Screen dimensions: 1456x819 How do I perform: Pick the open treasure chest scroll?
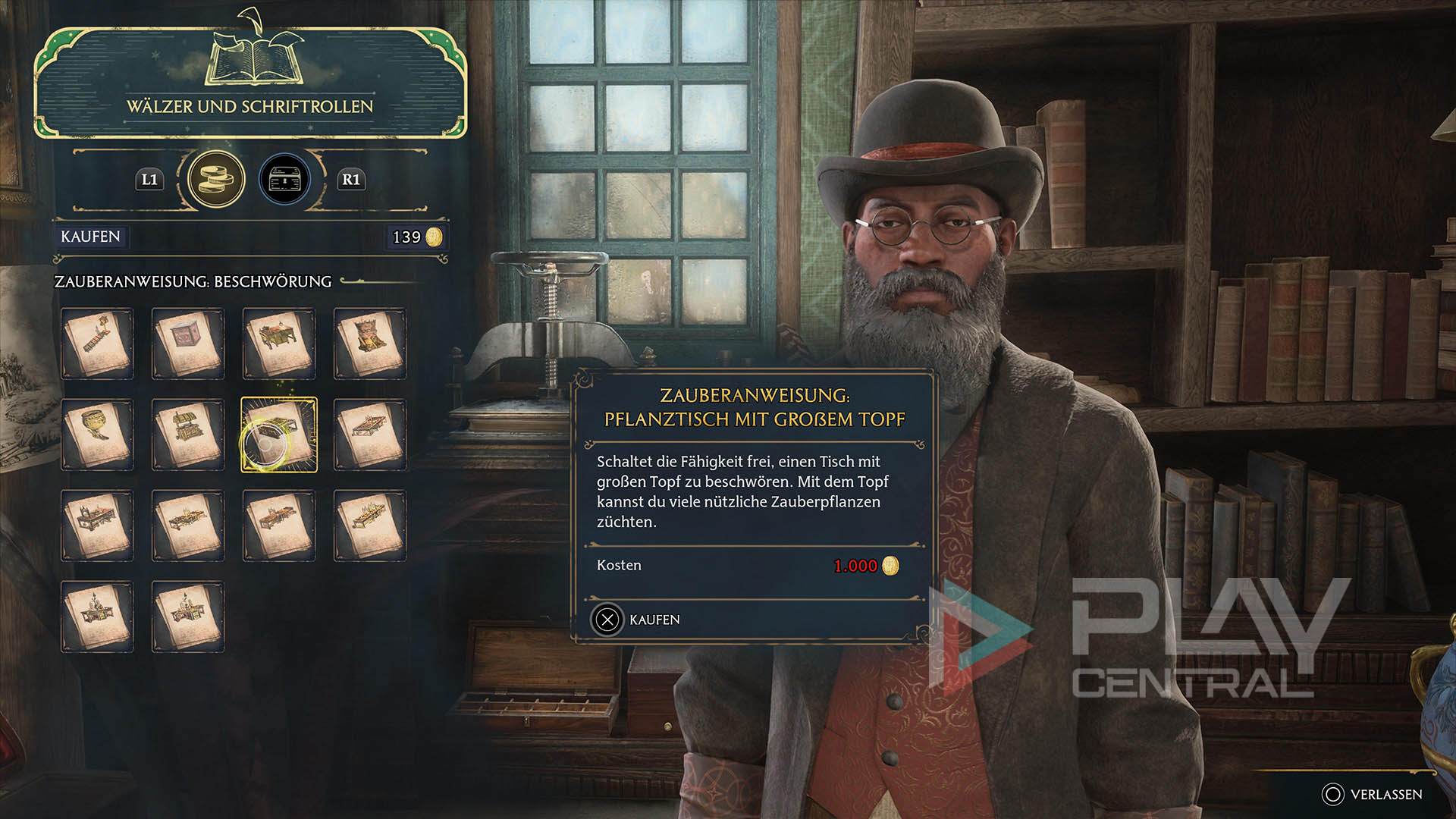(187, 434)
